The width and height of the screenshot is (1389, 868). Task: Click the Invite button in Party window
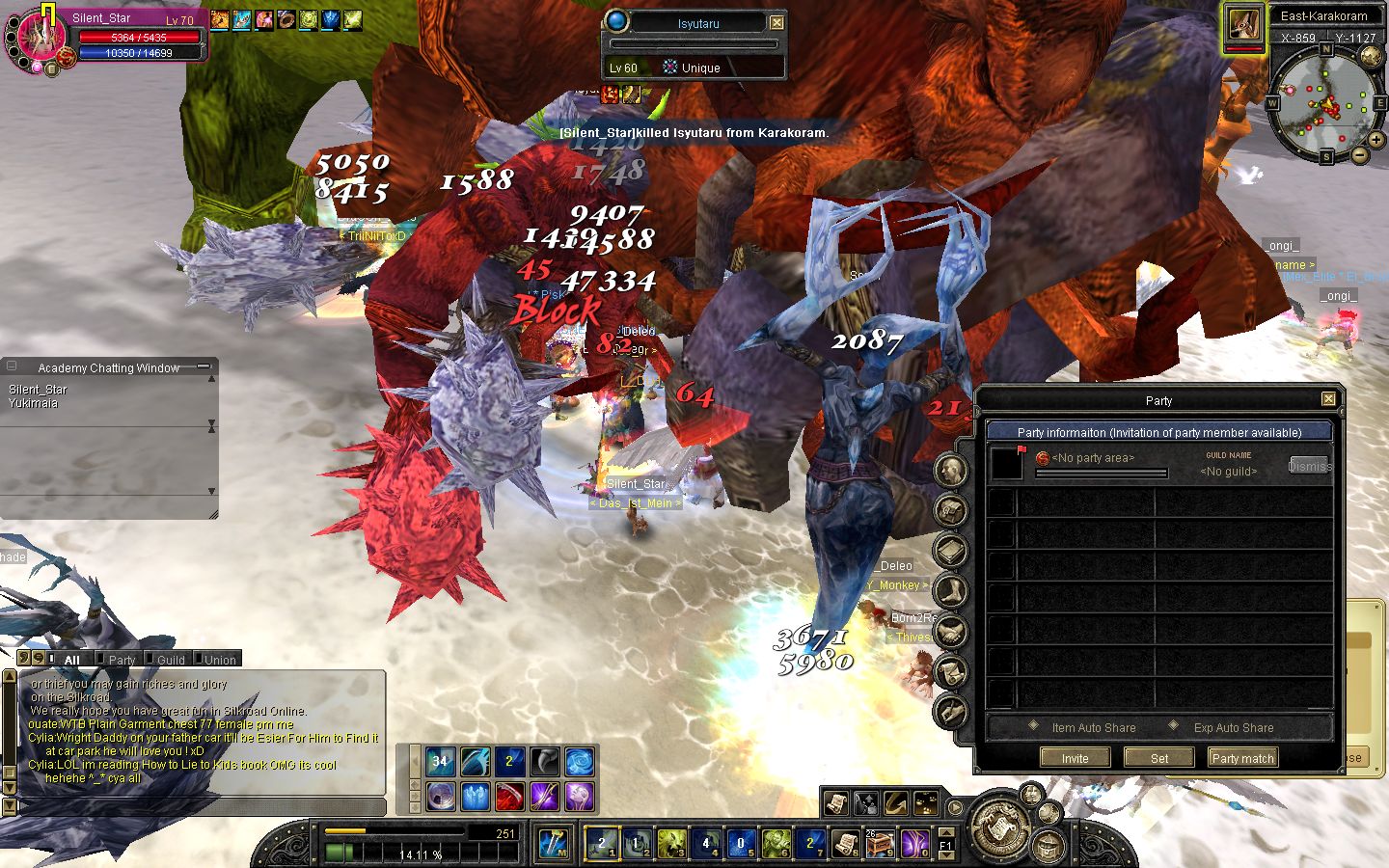tap(1075, 758)
